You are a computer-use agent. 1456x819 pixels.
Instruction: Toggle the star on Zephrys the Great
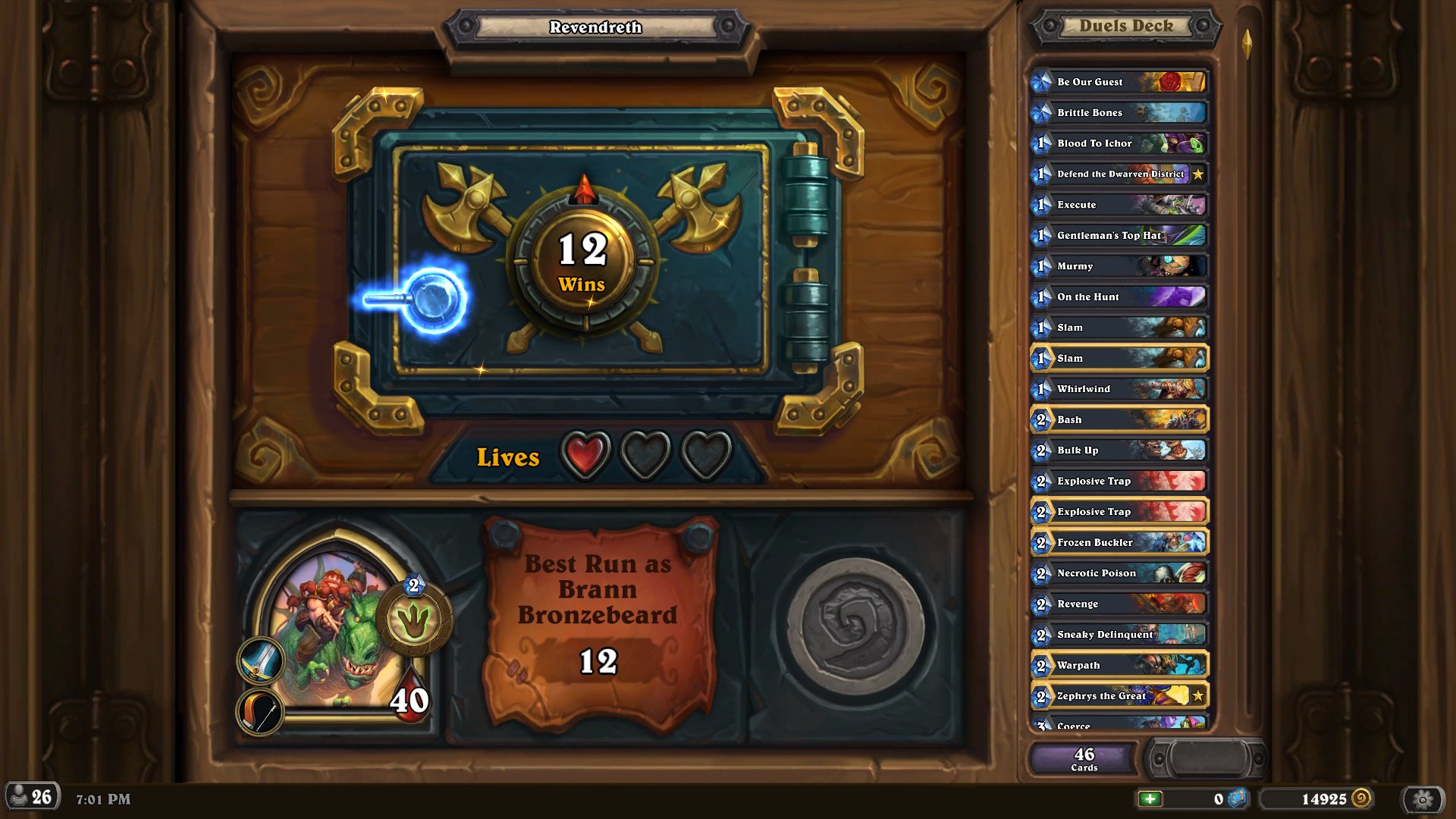click(1197, 695)
